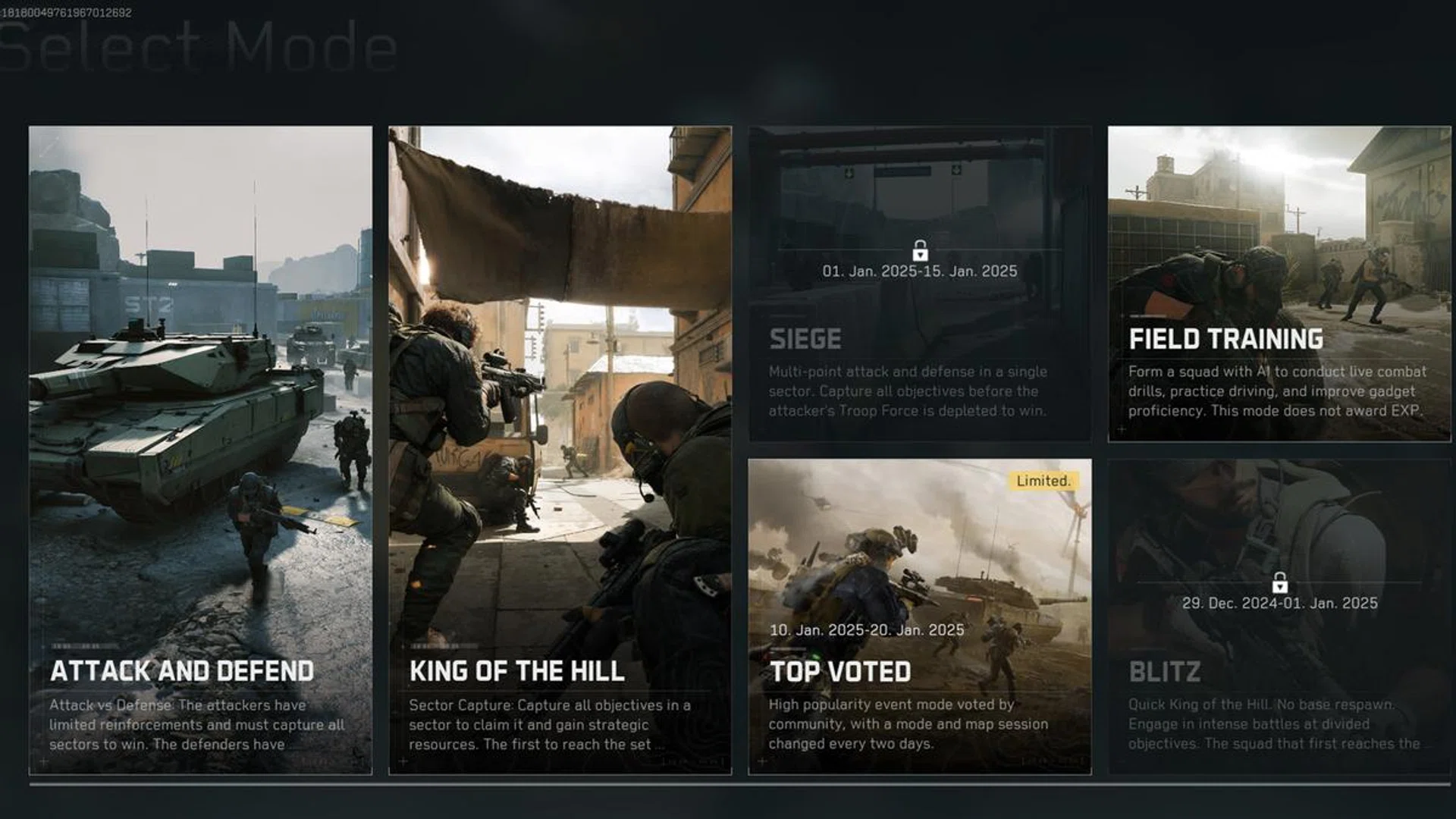Select the Top Voted event mode

[x=921, y=569]
